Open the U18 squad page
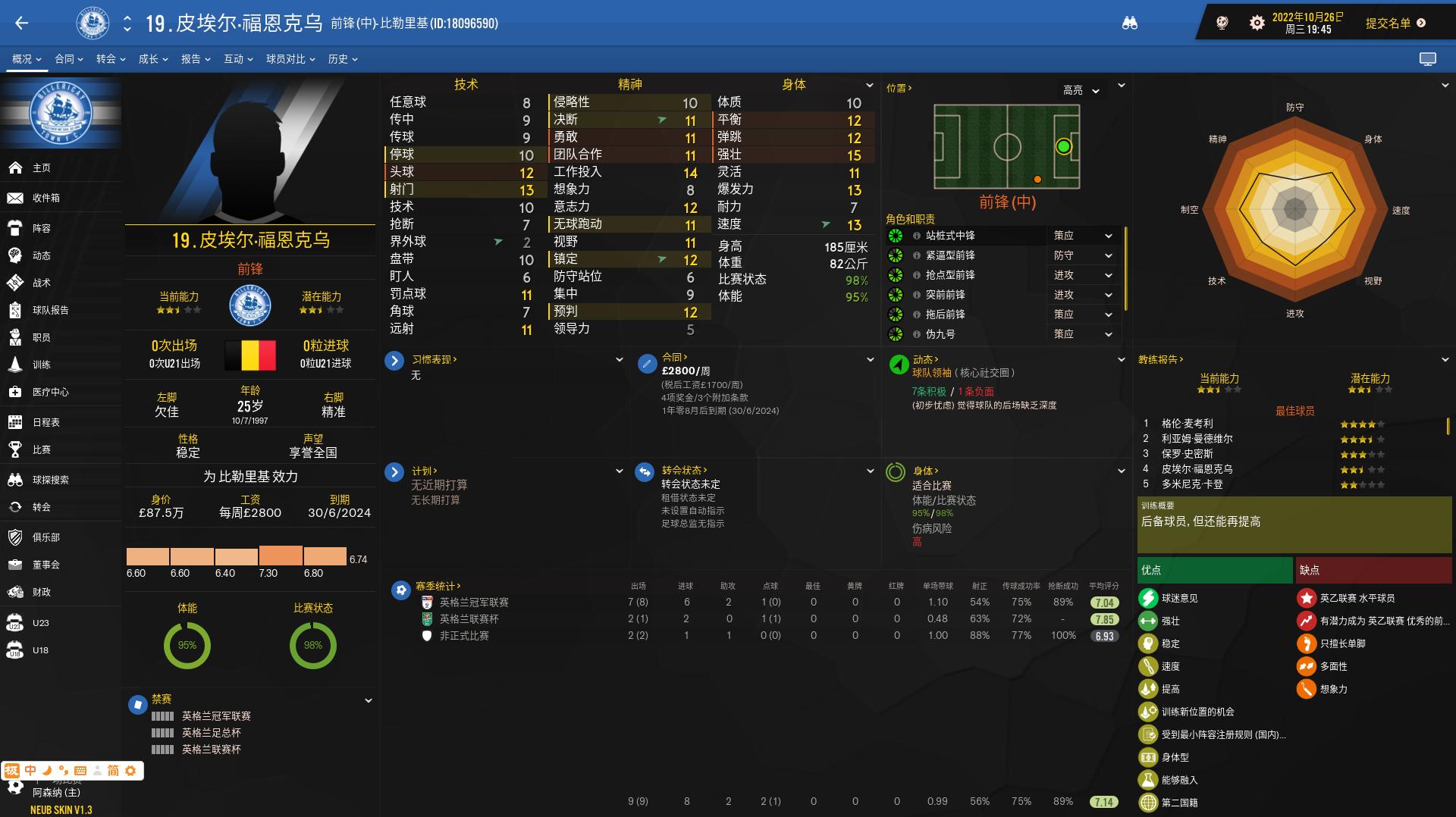 pos(39,650)
